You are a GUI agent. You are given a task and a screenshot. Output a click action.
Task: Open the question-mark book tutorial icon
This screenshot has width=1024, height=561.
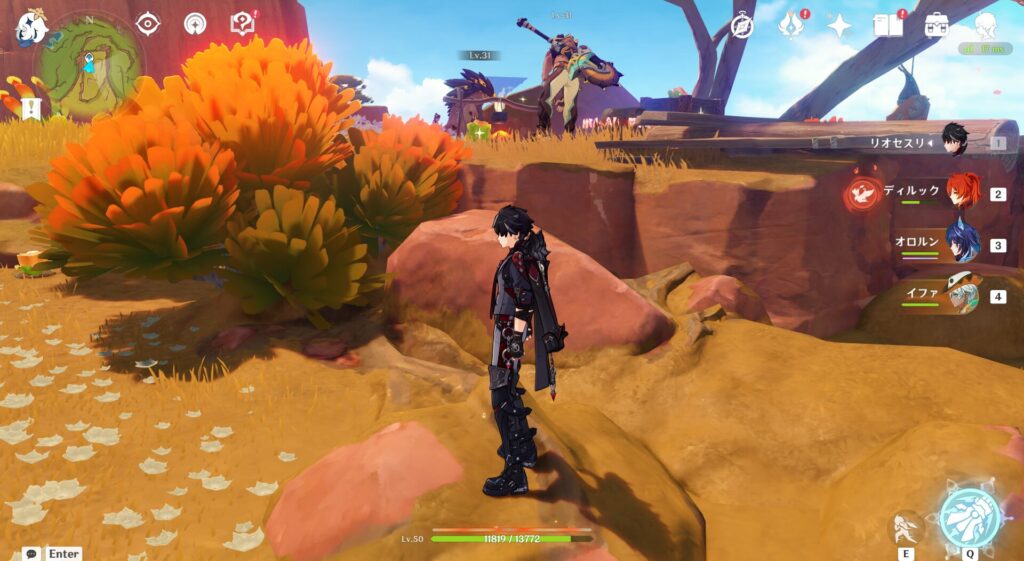point(243,23)
